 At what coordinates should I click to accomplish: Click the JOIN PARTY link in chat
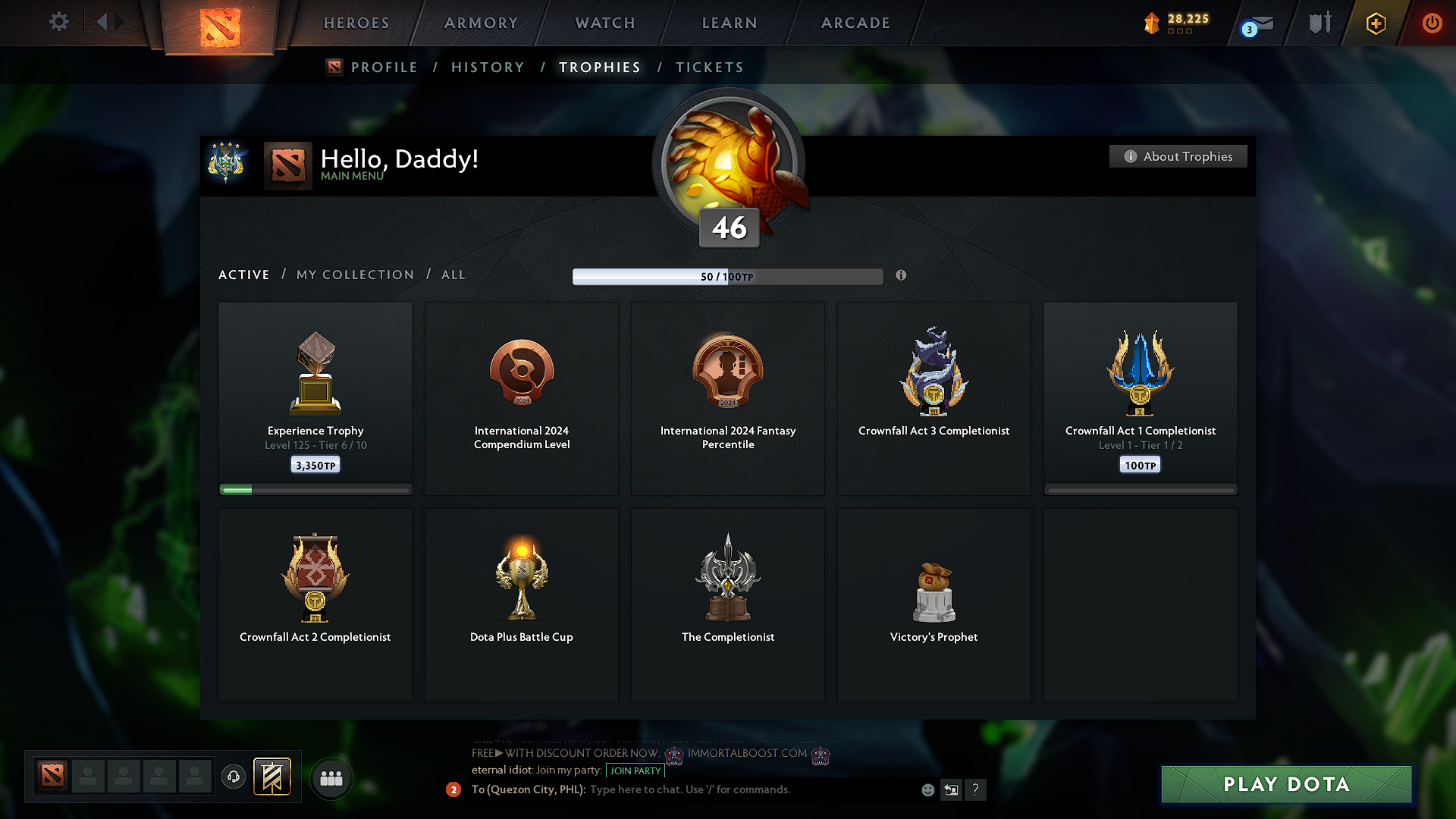pyautogui.click(x=635, y=770)
